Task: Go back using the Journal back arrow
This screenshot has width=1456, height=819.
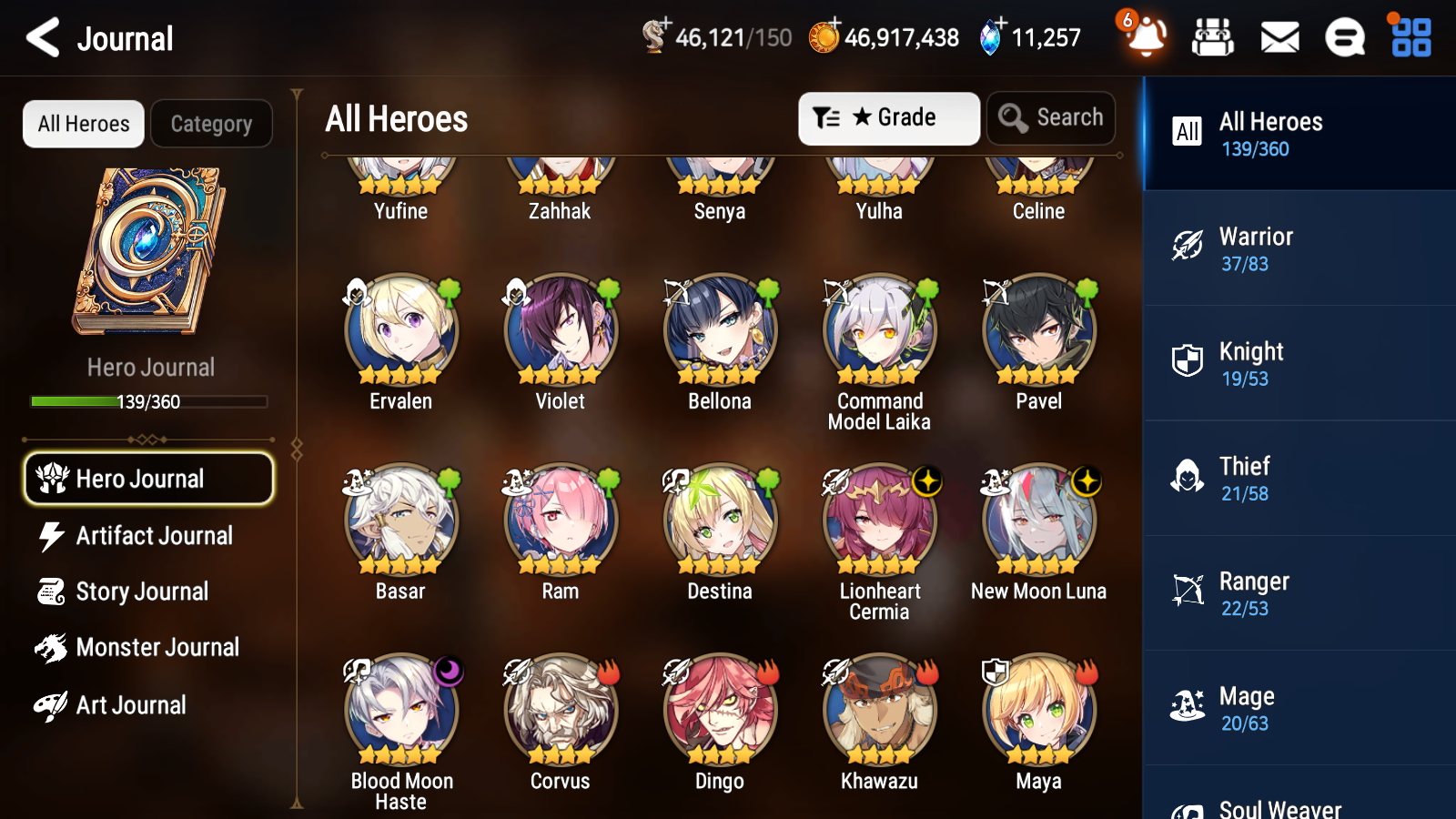Action: point(40,37)
